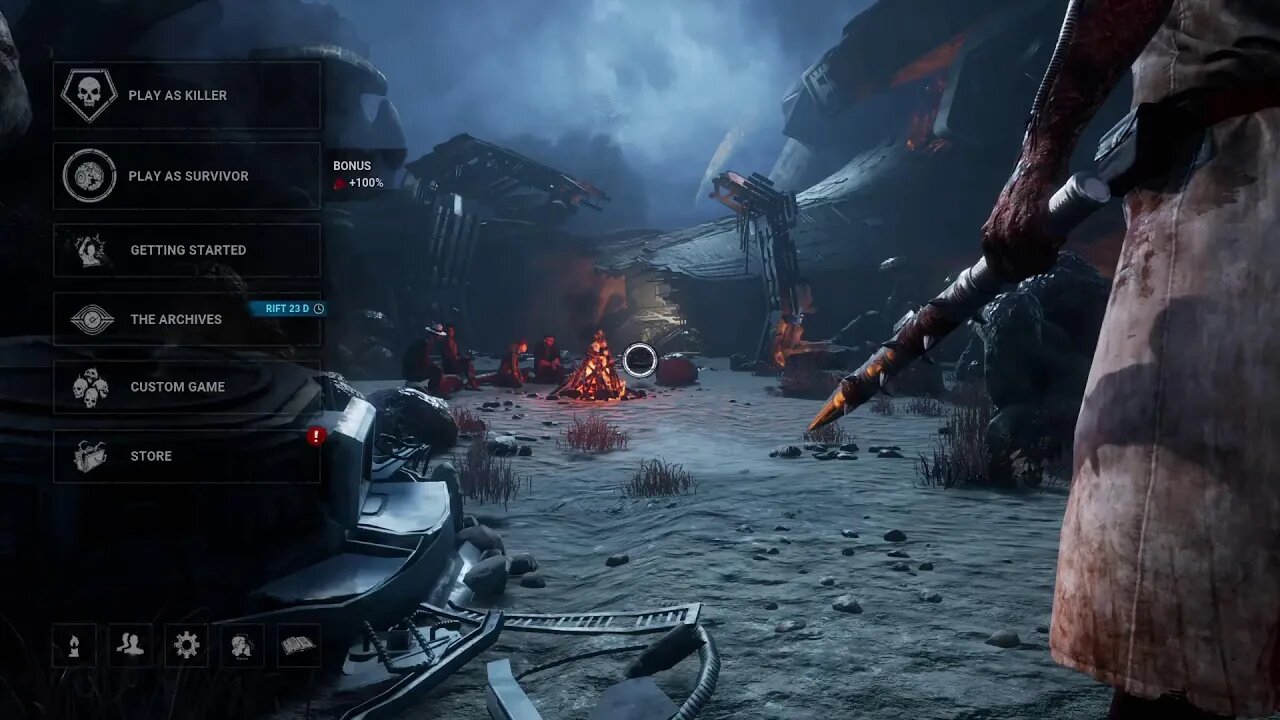The height and width of the screenshot is (720, 1280).
Task: Open settings with the gear icon
Action: (x=186, y=645)
